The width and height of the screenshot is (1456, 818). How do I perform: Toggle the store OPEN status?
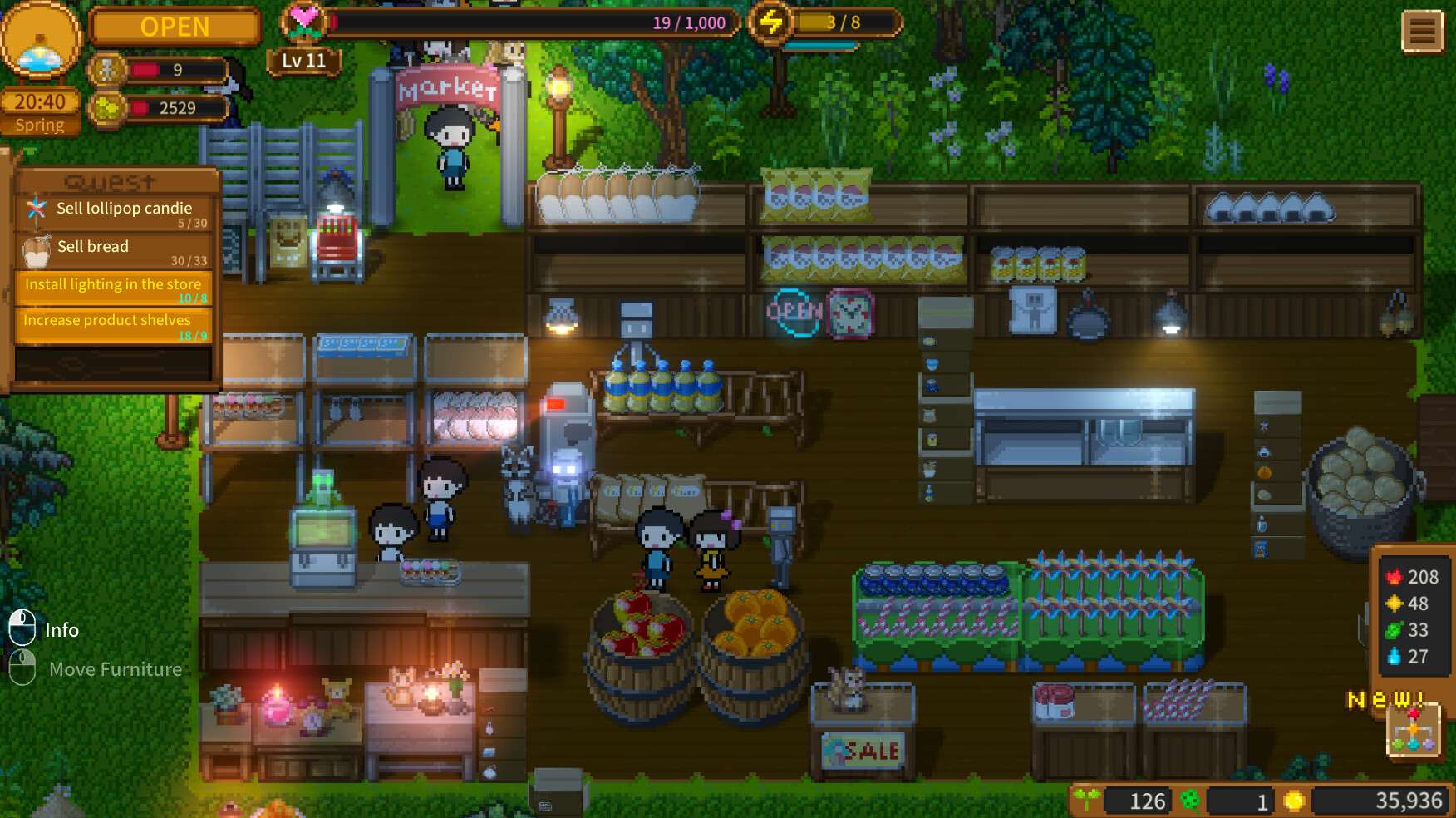tap(175, 27)
